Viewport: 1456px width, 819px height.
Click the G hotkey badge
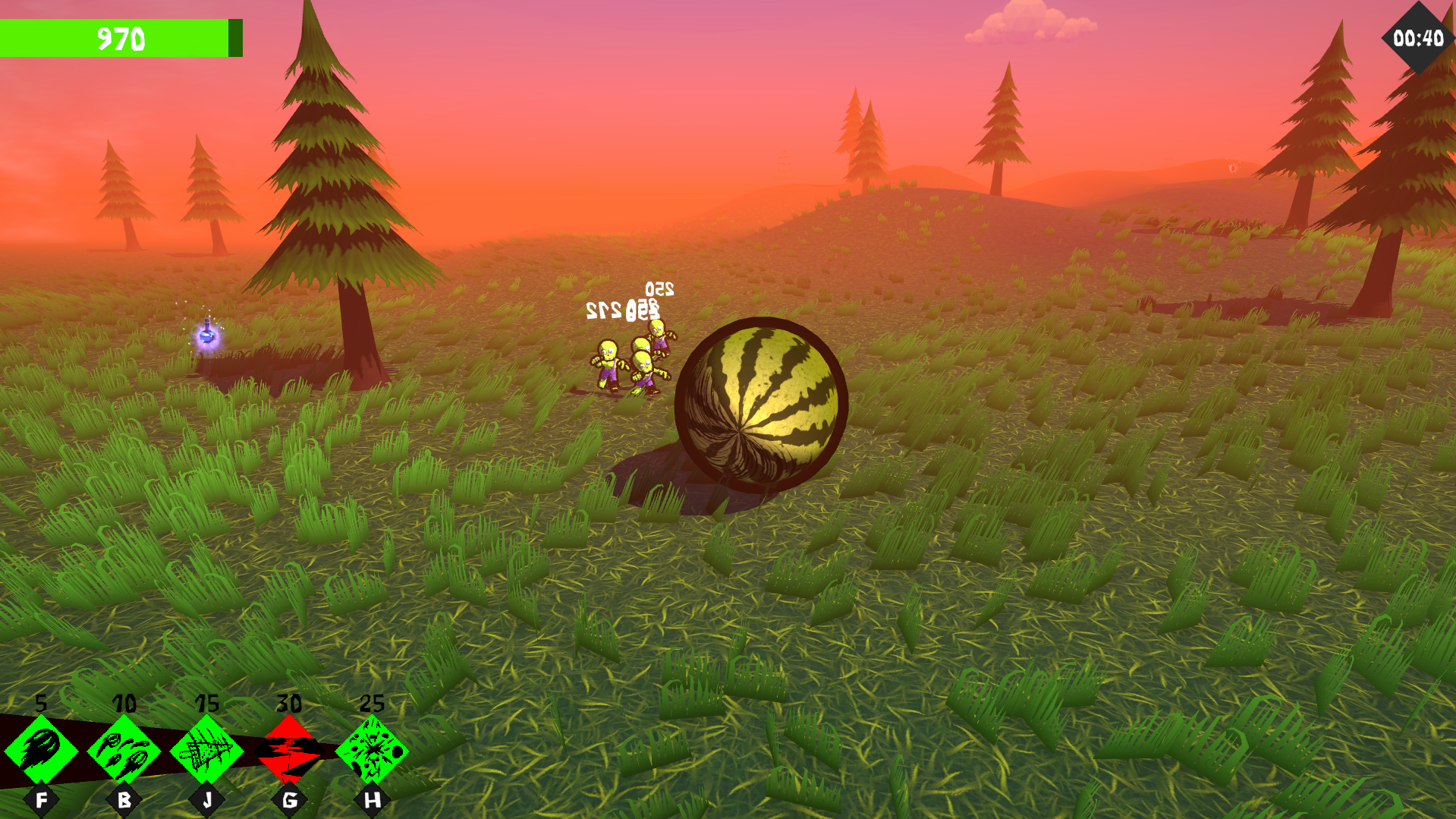tap(289, 799)
